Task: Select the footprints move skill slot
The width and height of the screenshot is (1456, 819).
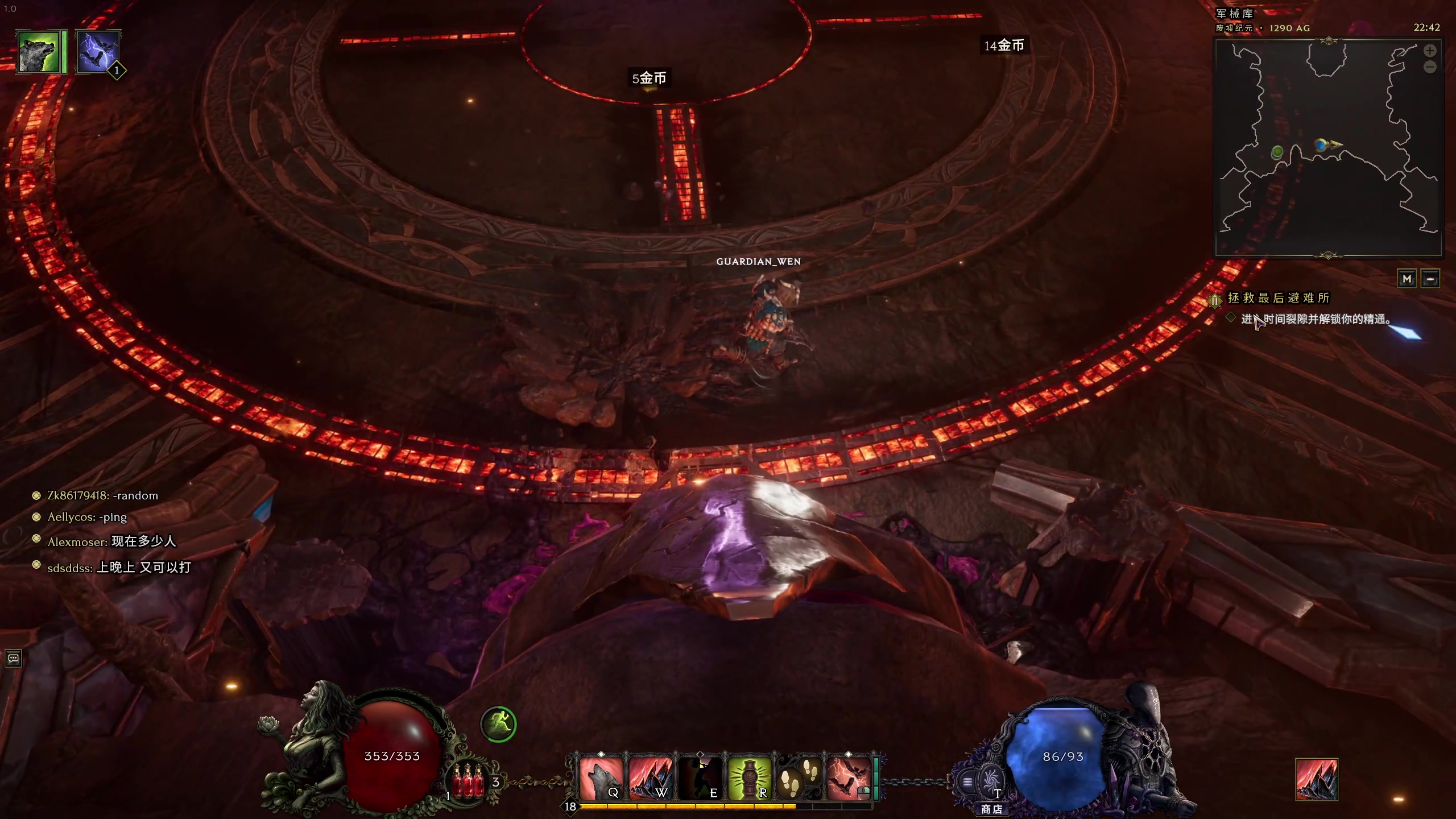Action: pos(799,778)
